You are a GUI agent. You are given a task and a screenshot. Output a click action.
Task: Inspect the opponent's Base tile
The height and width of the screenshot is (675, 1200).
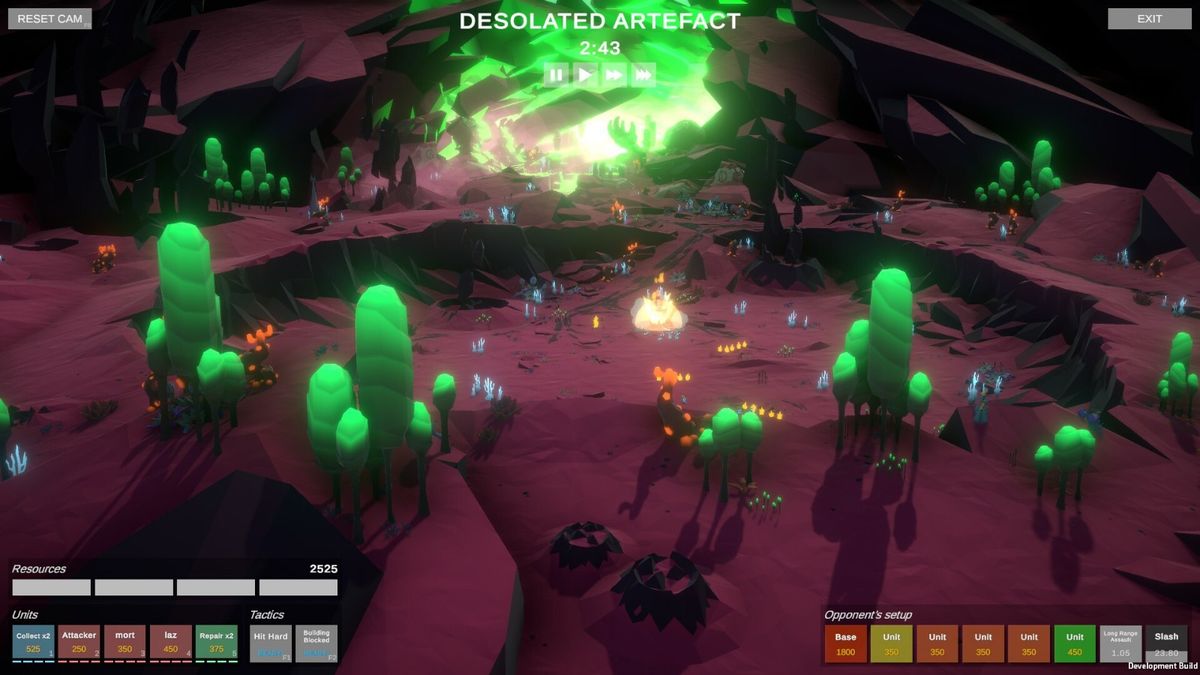(846, 644)
